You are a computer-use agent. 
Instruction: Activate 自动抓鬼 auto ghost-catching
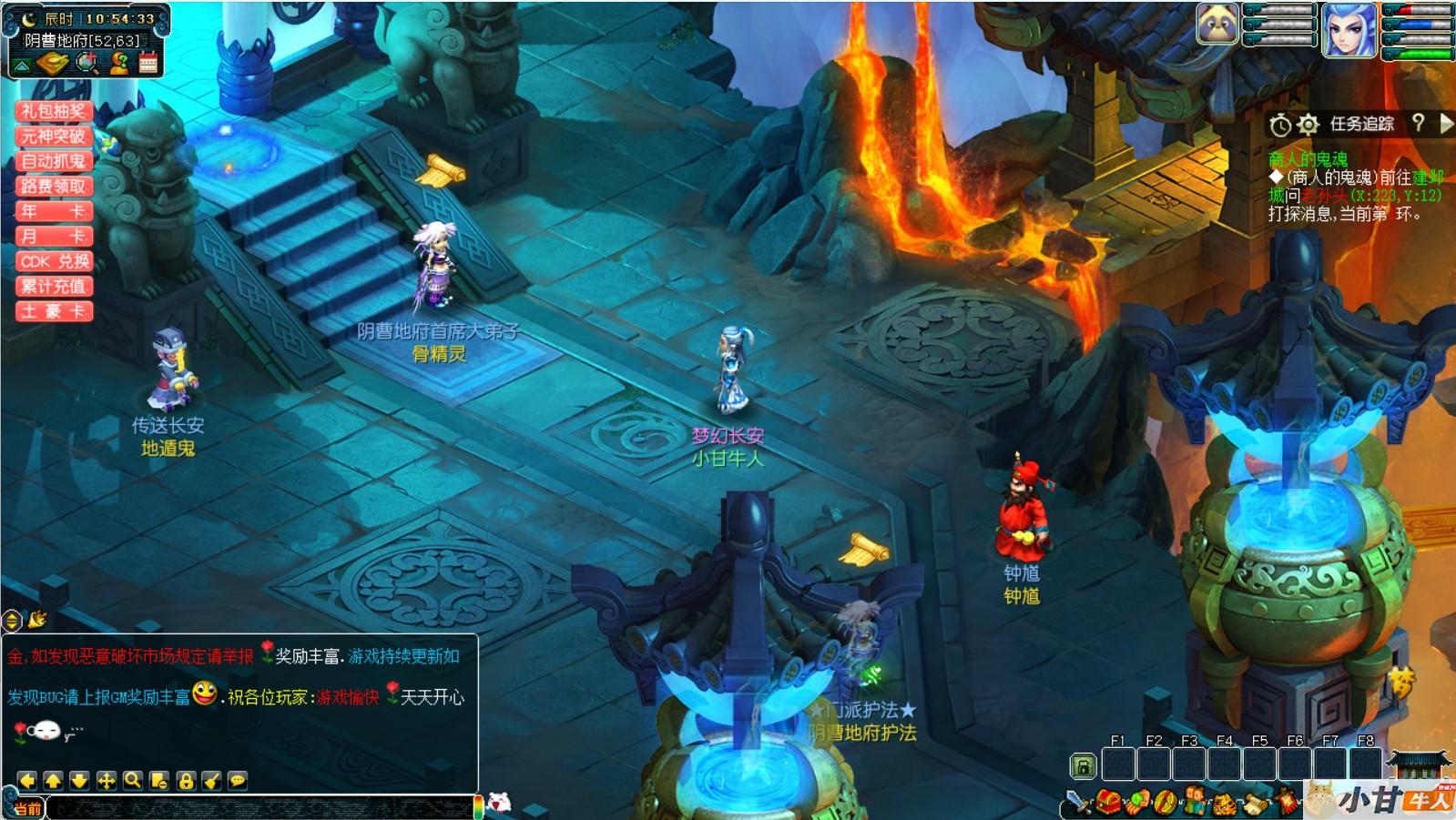click(x=54, y=161)
